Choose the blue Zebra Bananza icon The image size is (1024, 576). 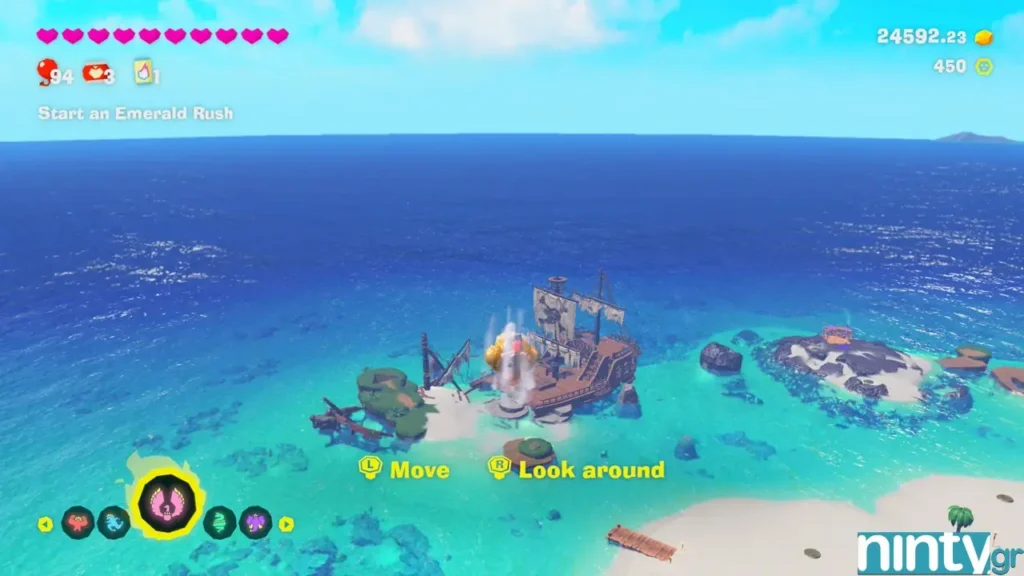[113, 522]
